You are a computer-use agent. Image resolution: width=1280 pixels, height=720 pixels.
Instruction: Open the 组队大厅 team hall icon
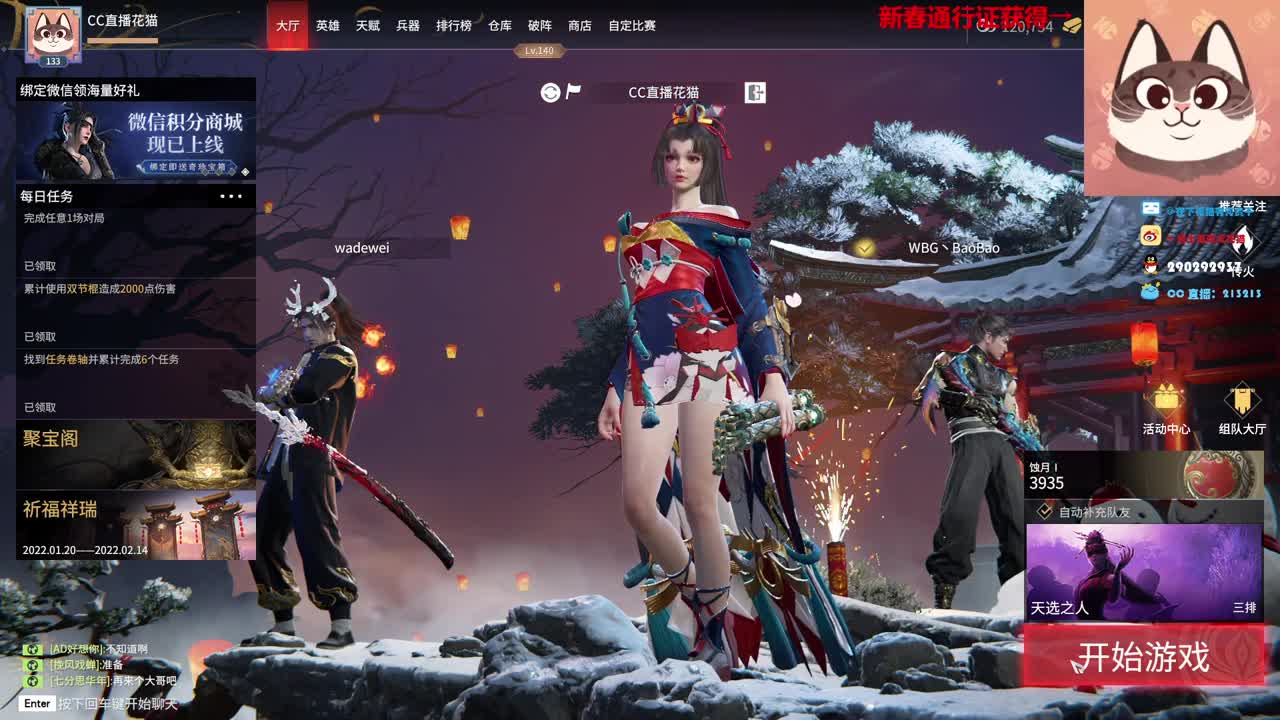[x=1242, y=400]
